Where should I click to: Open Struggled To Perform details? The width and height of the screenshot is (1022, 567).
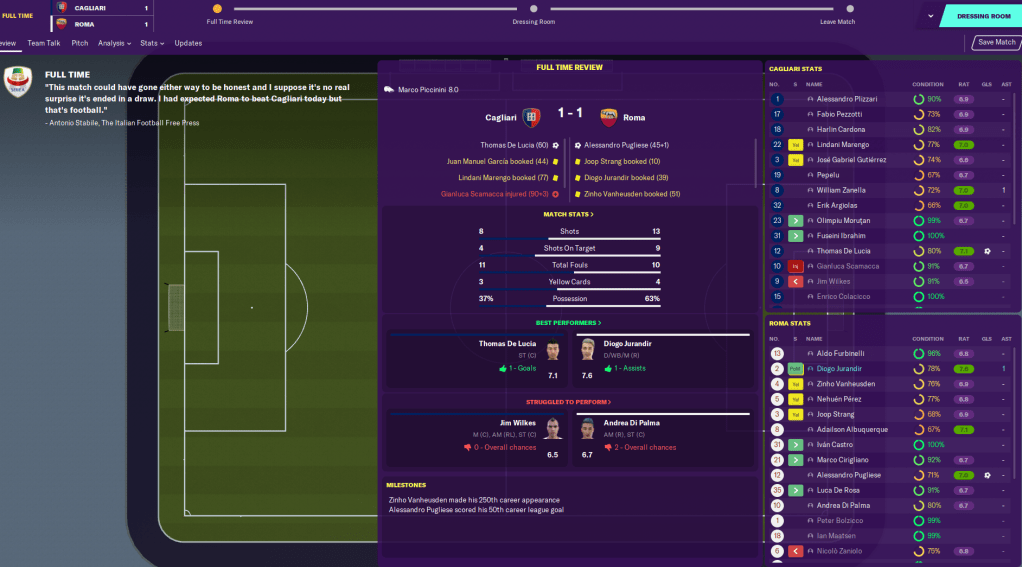tap(568, 401)
